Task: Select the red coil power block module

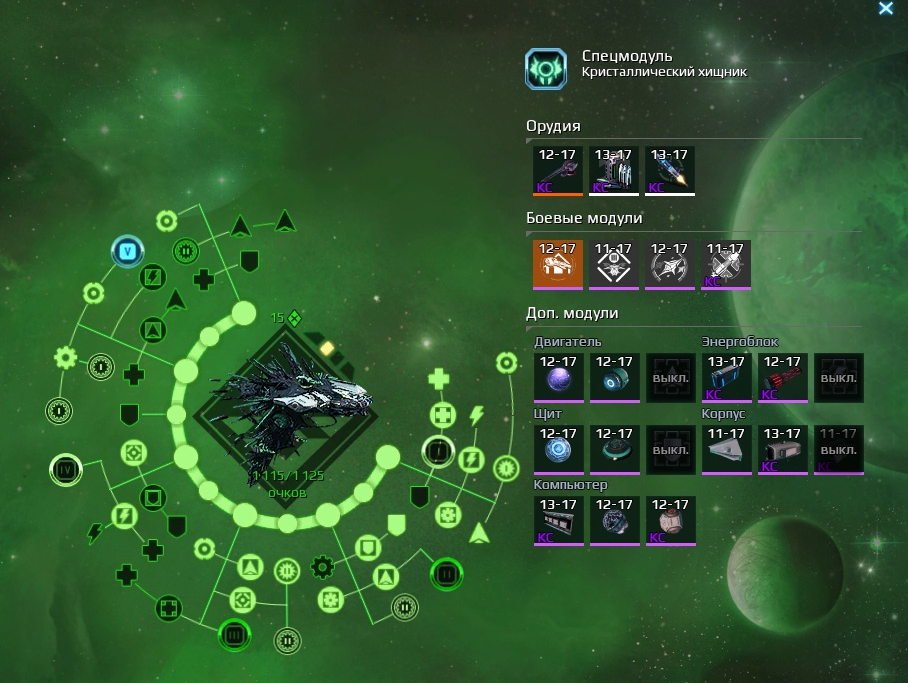Action: point(781,378)
